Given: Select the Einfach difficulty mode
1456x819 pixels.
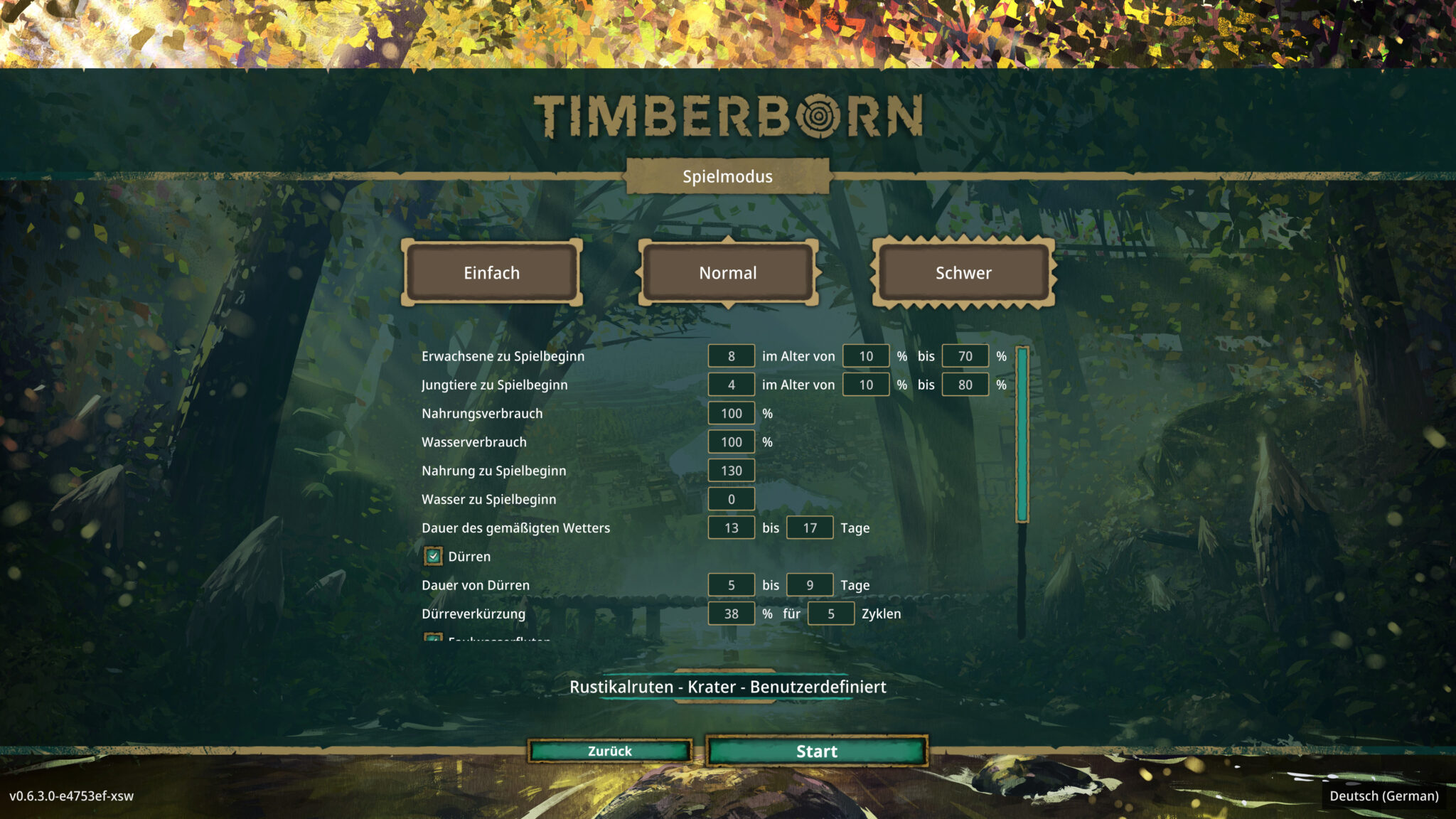Looking at the screenshot, I should (493, 272).
